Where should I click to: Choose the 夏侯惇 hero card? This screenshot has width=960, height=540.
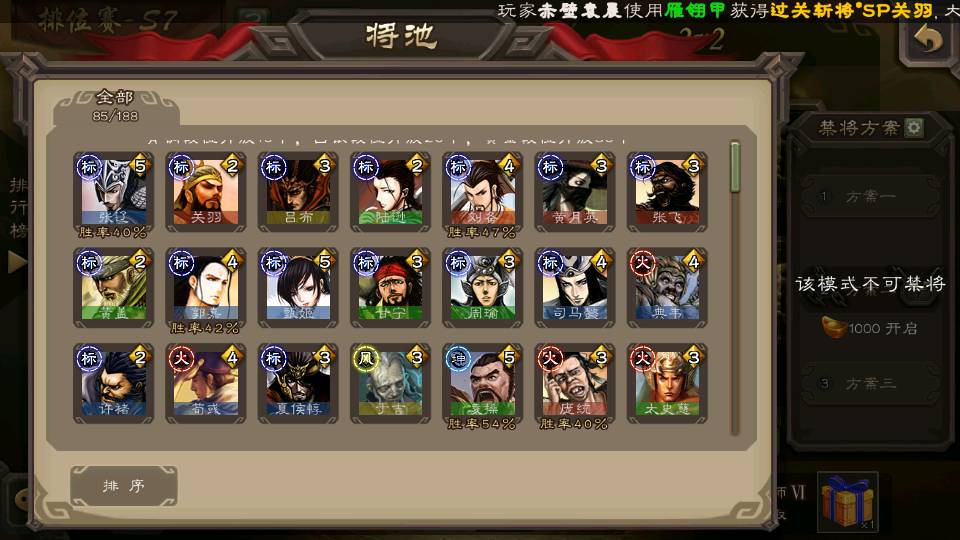[297, 382]
